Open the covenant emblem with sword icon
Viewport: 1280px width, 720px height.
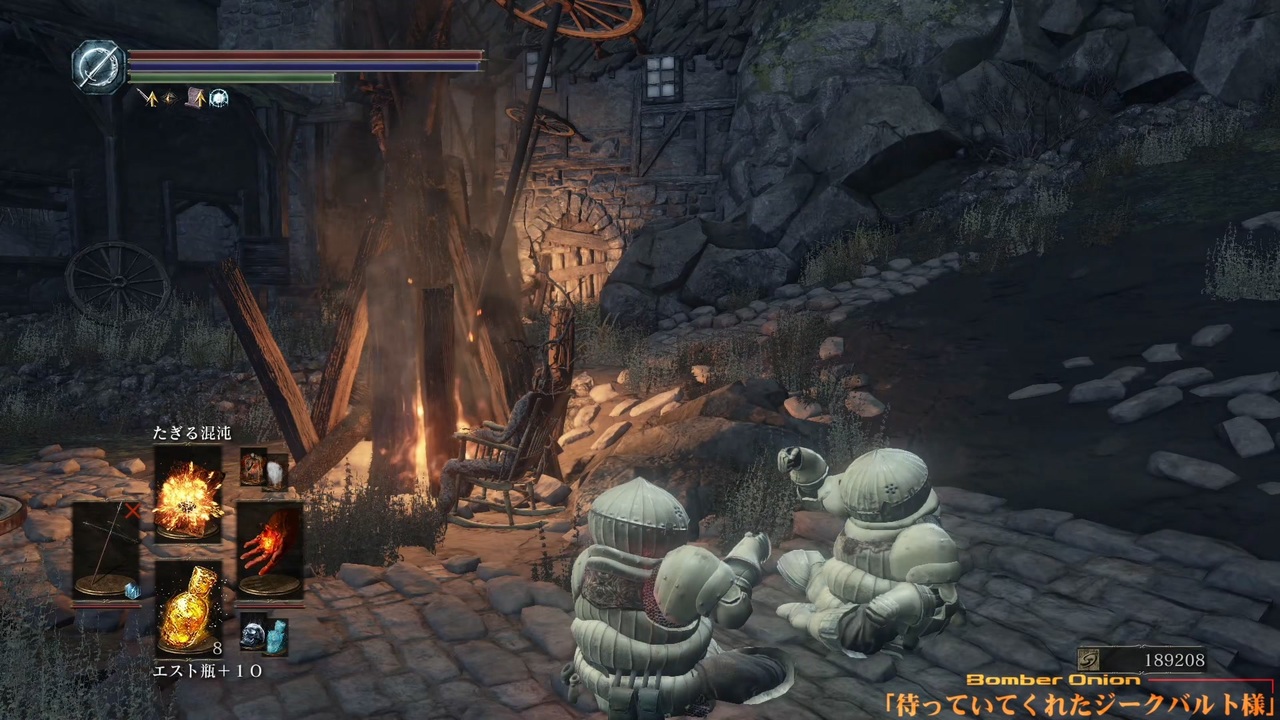(x=98, y=67)
